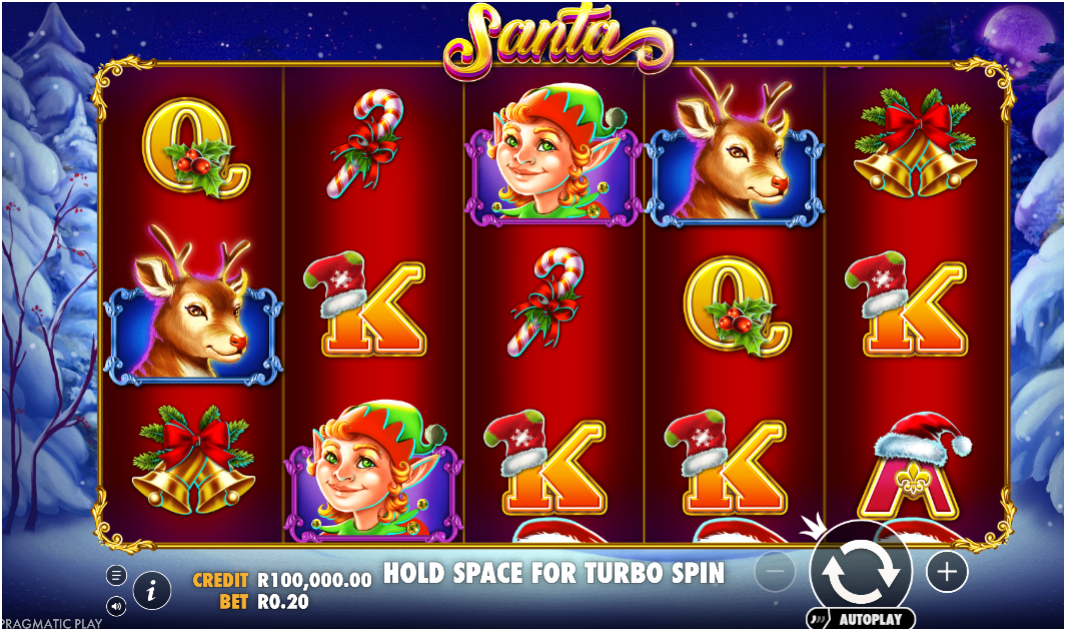Open the Autoplay options
This screenshot has width=1066, height=631.
pos(860,619)
